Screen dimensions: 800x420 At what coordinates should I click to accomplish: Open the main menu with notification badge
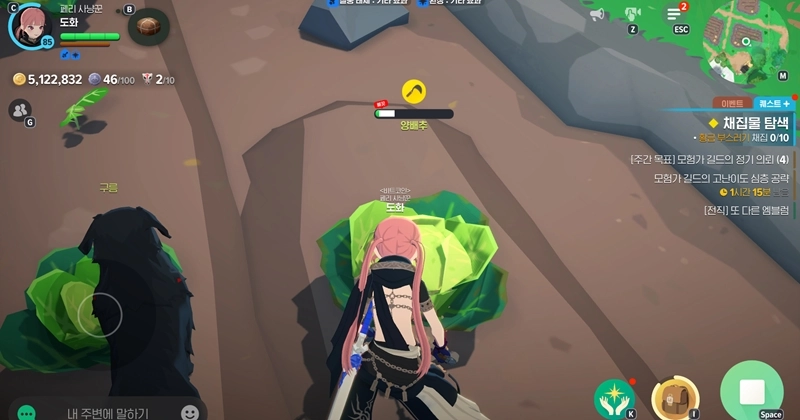point(675,14)
